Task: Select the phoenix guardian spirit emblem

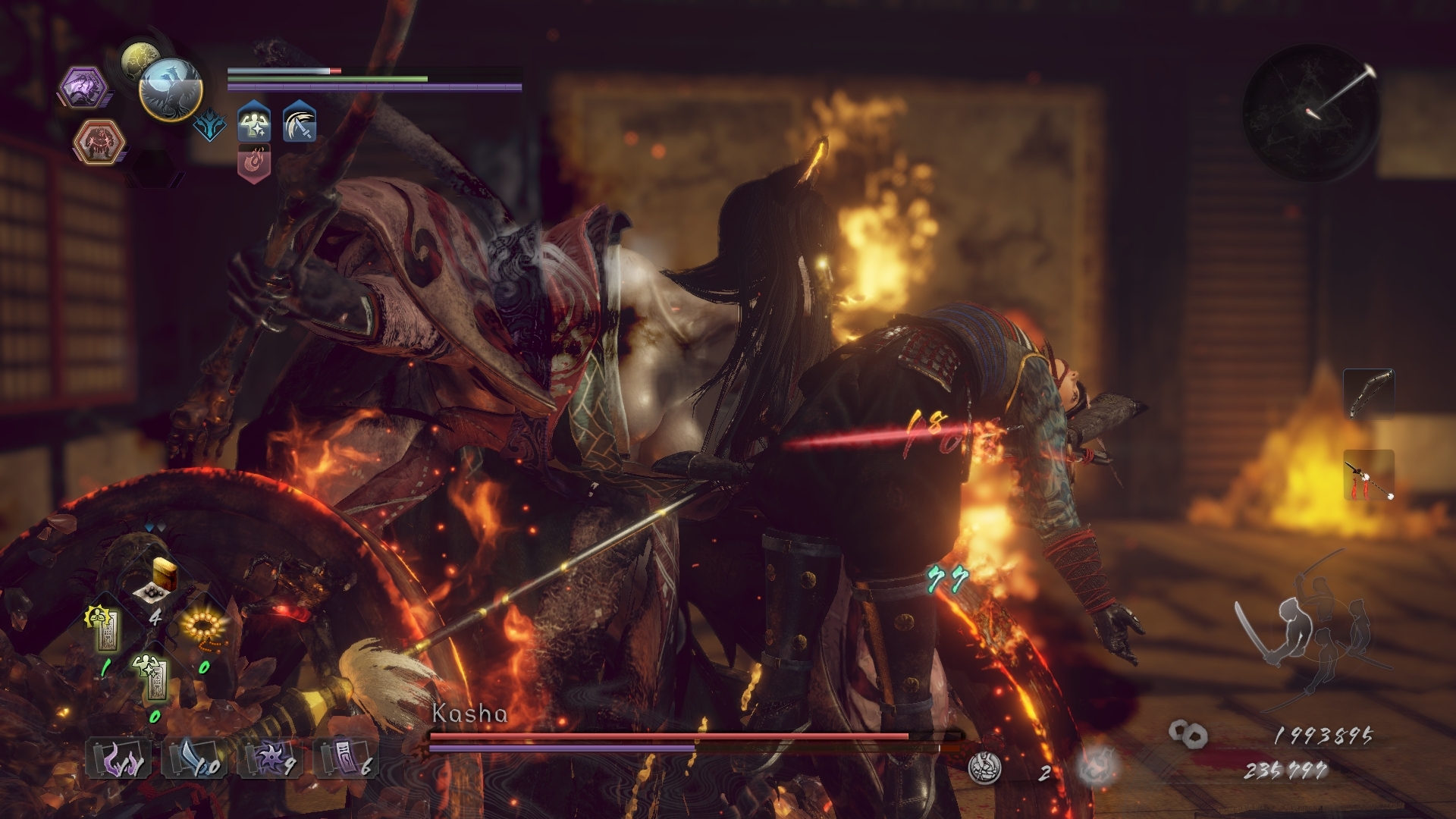Action: pos(171,89)
